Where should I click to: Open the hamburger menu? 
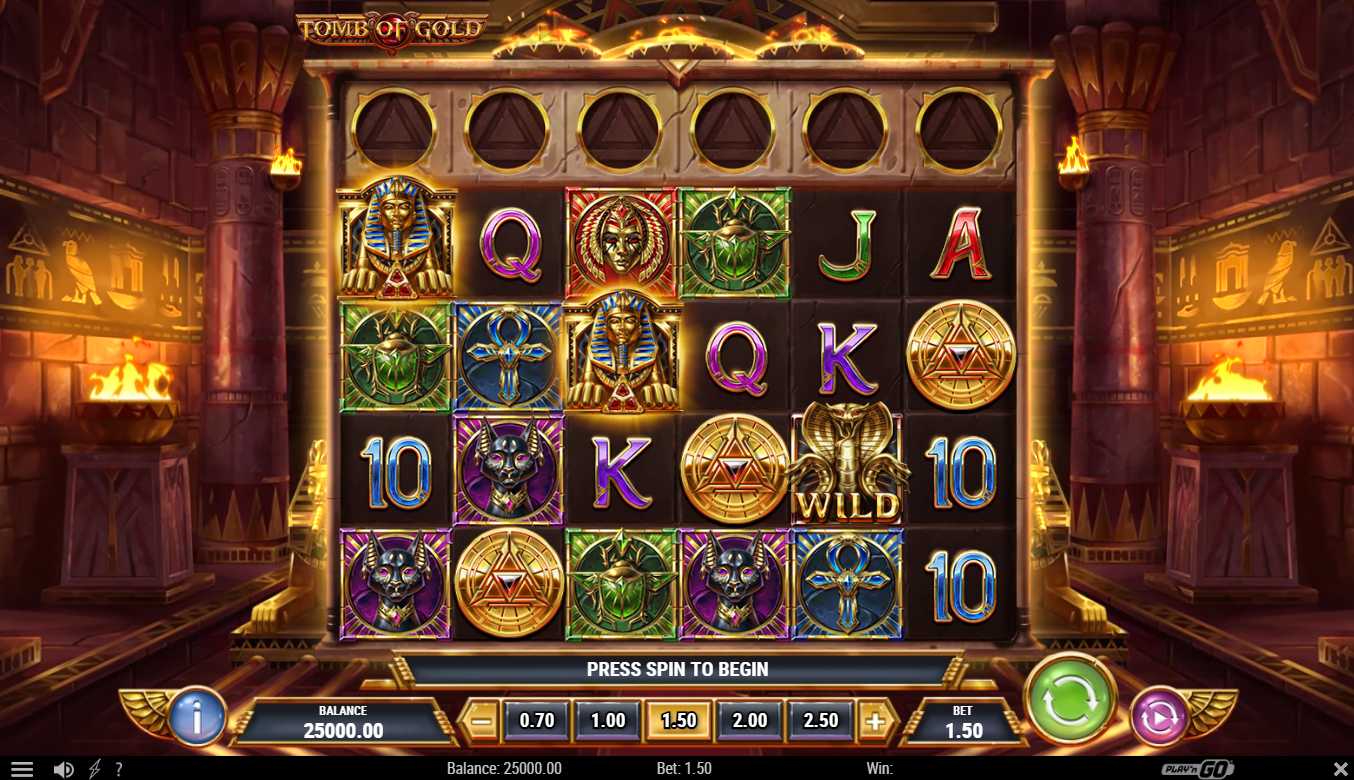[22, 769]
